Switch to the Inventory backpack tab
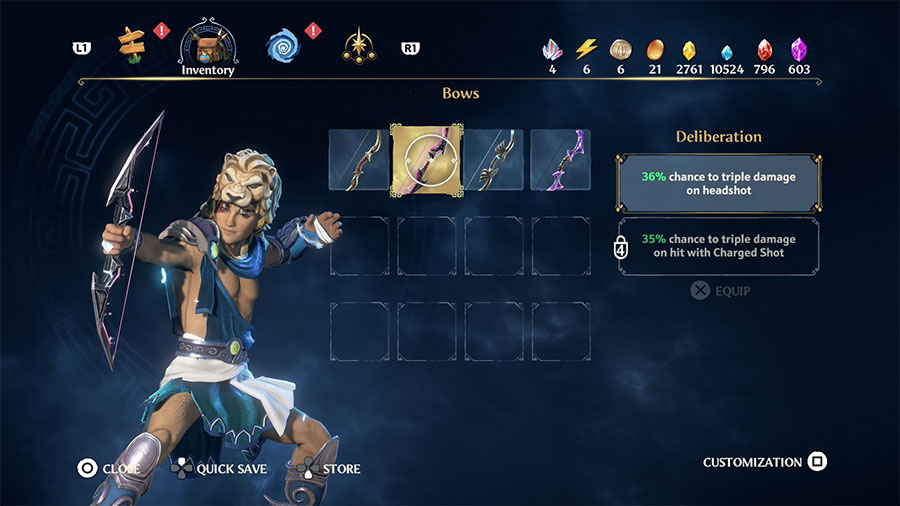 tap(207, 46)
